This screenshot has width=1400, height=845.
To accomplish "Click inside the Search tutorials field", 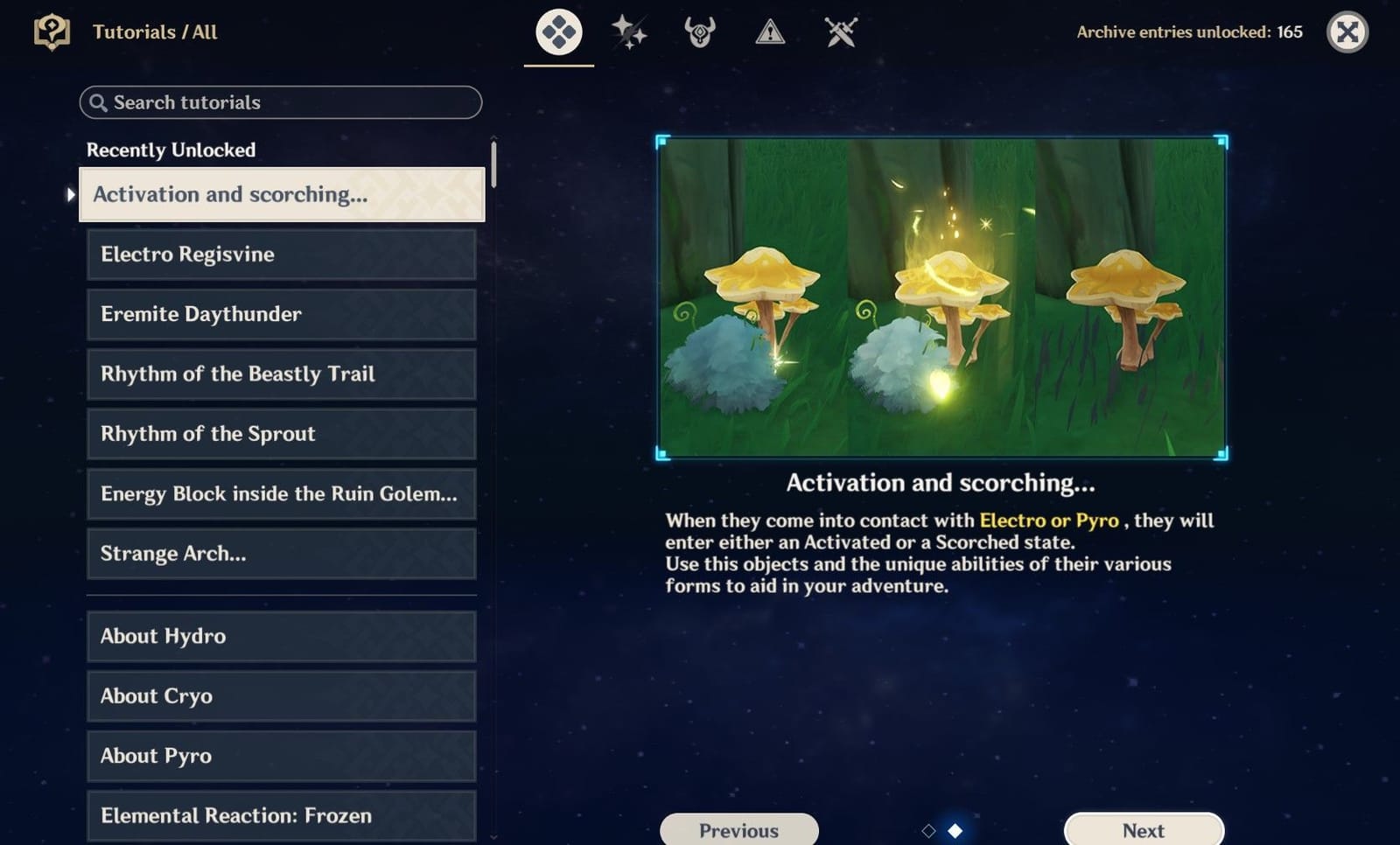I will pyautogui.click(x=280, y=102).
